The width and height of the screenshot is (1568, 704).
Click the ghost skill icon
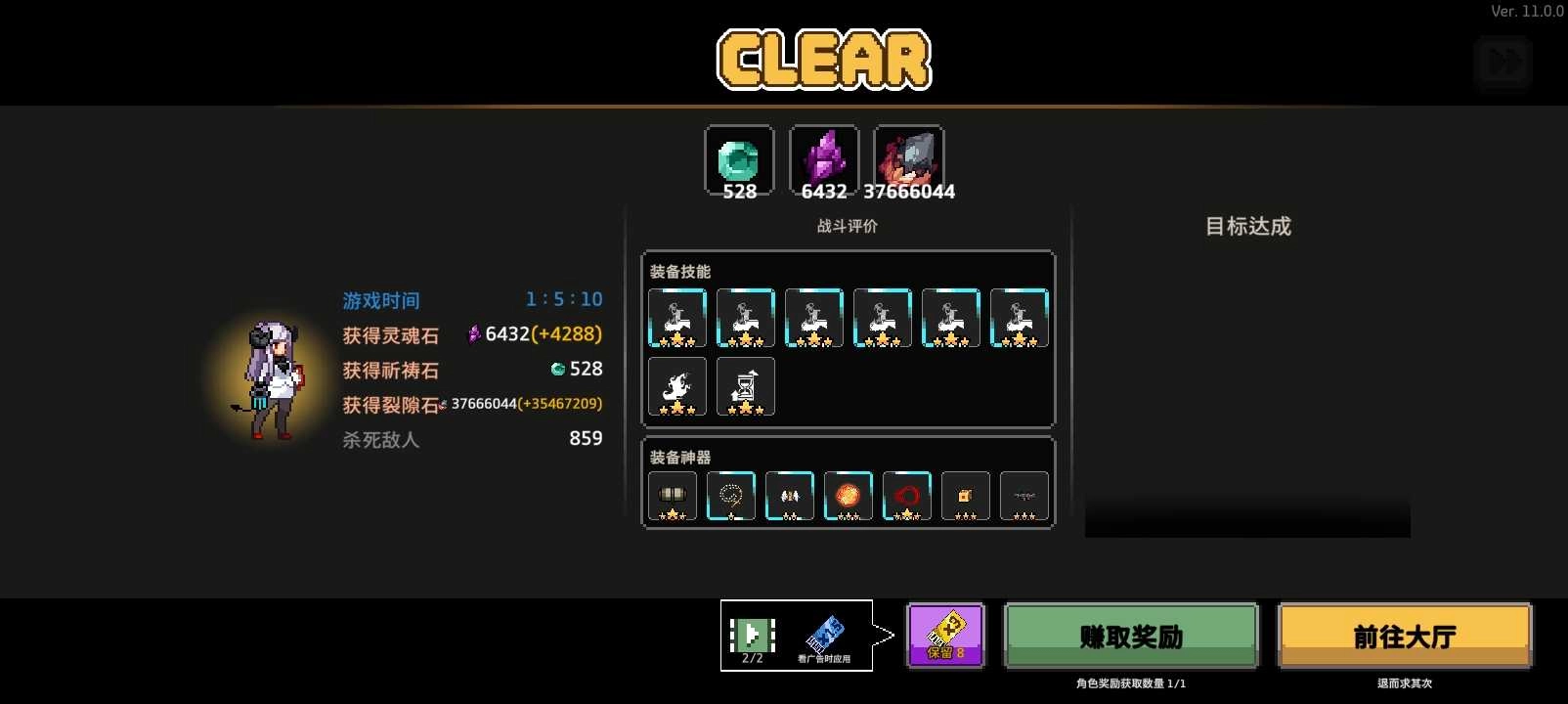(676, 385)
